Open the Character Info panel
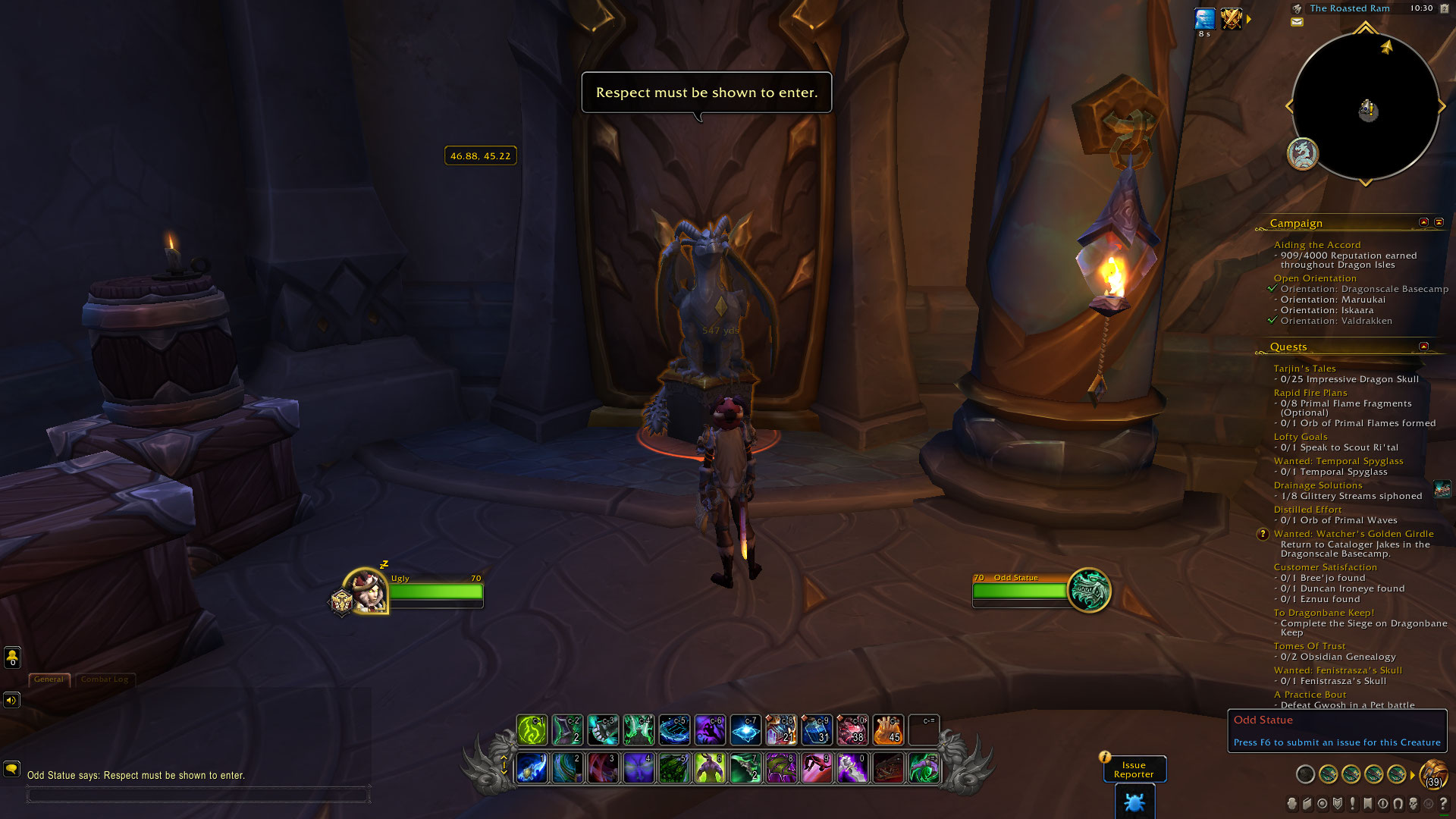This screenshot has width=1456, height=819. pos(1291,805)
